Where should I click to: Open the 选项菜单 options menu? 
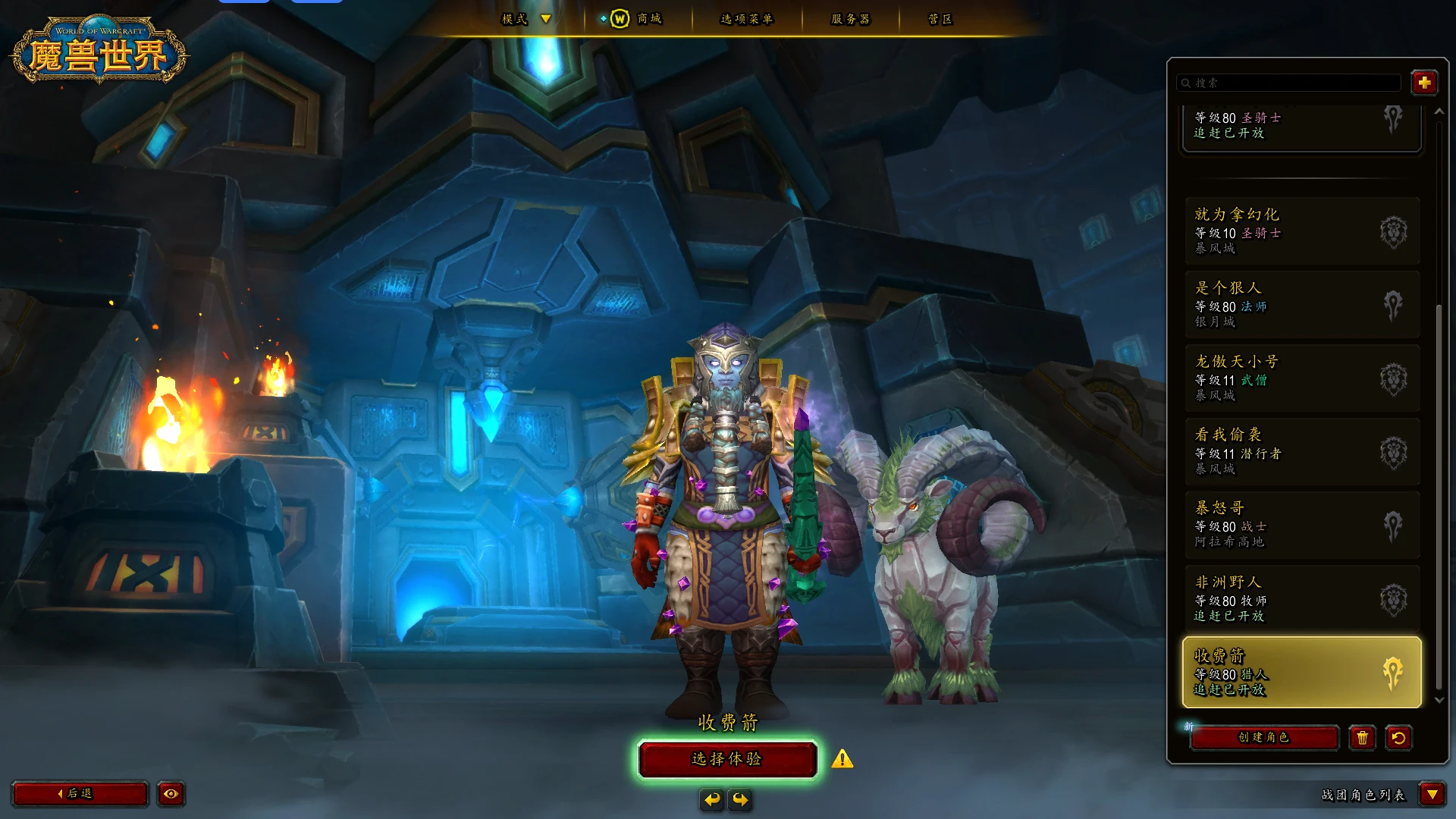(x=746, y=19)
